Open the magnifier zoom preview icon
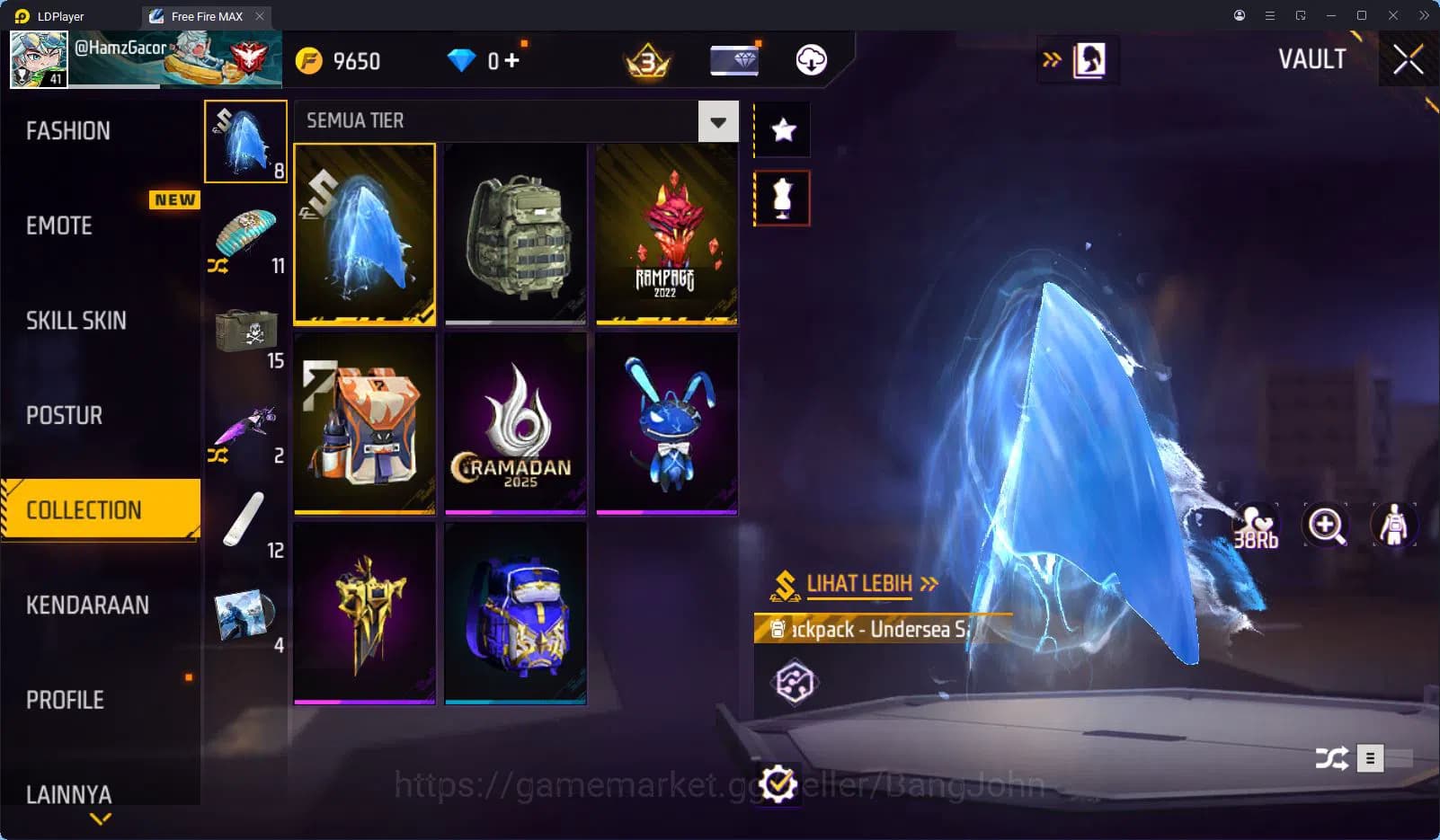Image resolution: width=1440 pixels, height=840 pixels. (1324, 526)
